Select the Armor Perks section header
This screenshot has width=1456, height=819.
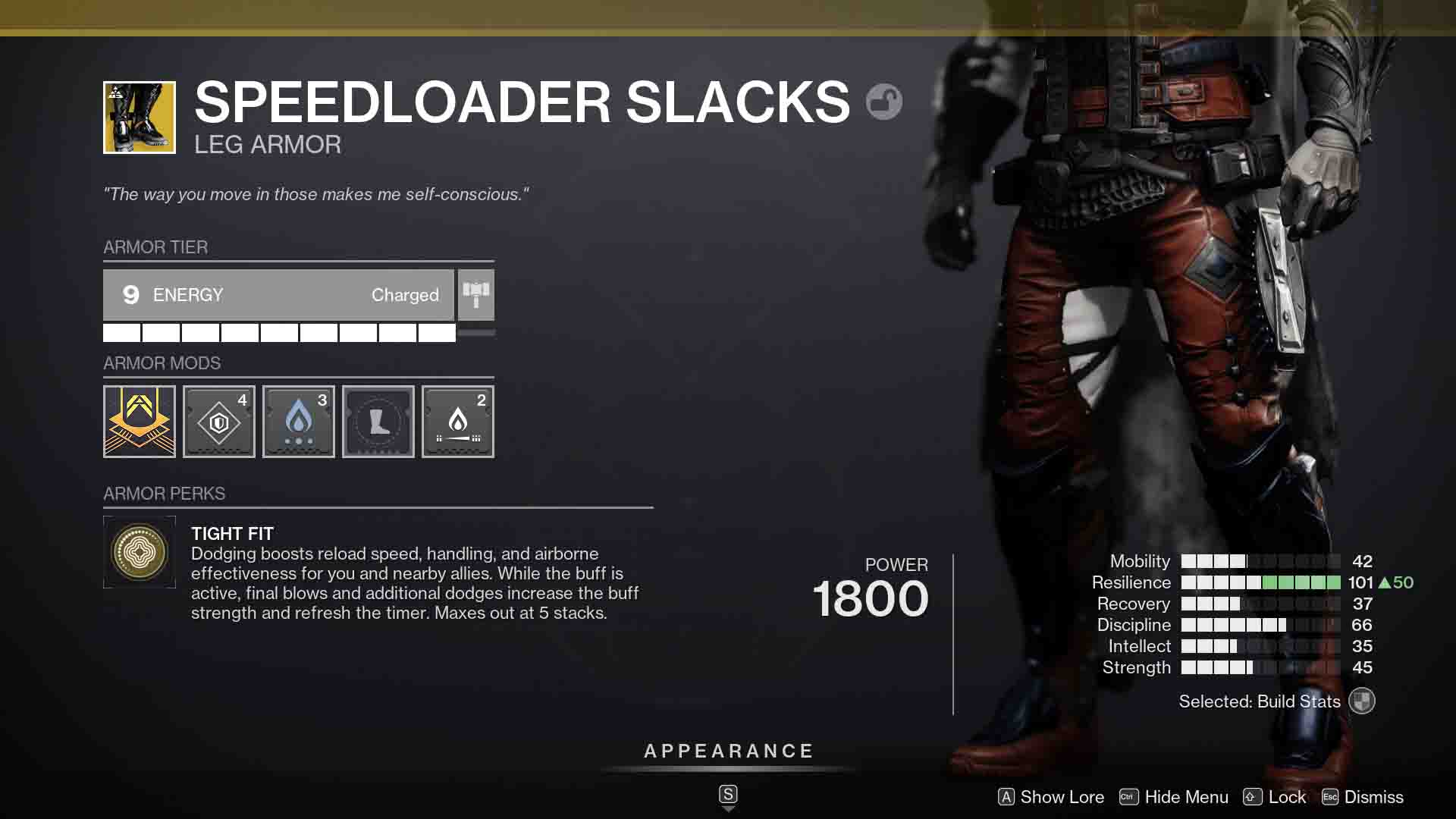point(164,494)
